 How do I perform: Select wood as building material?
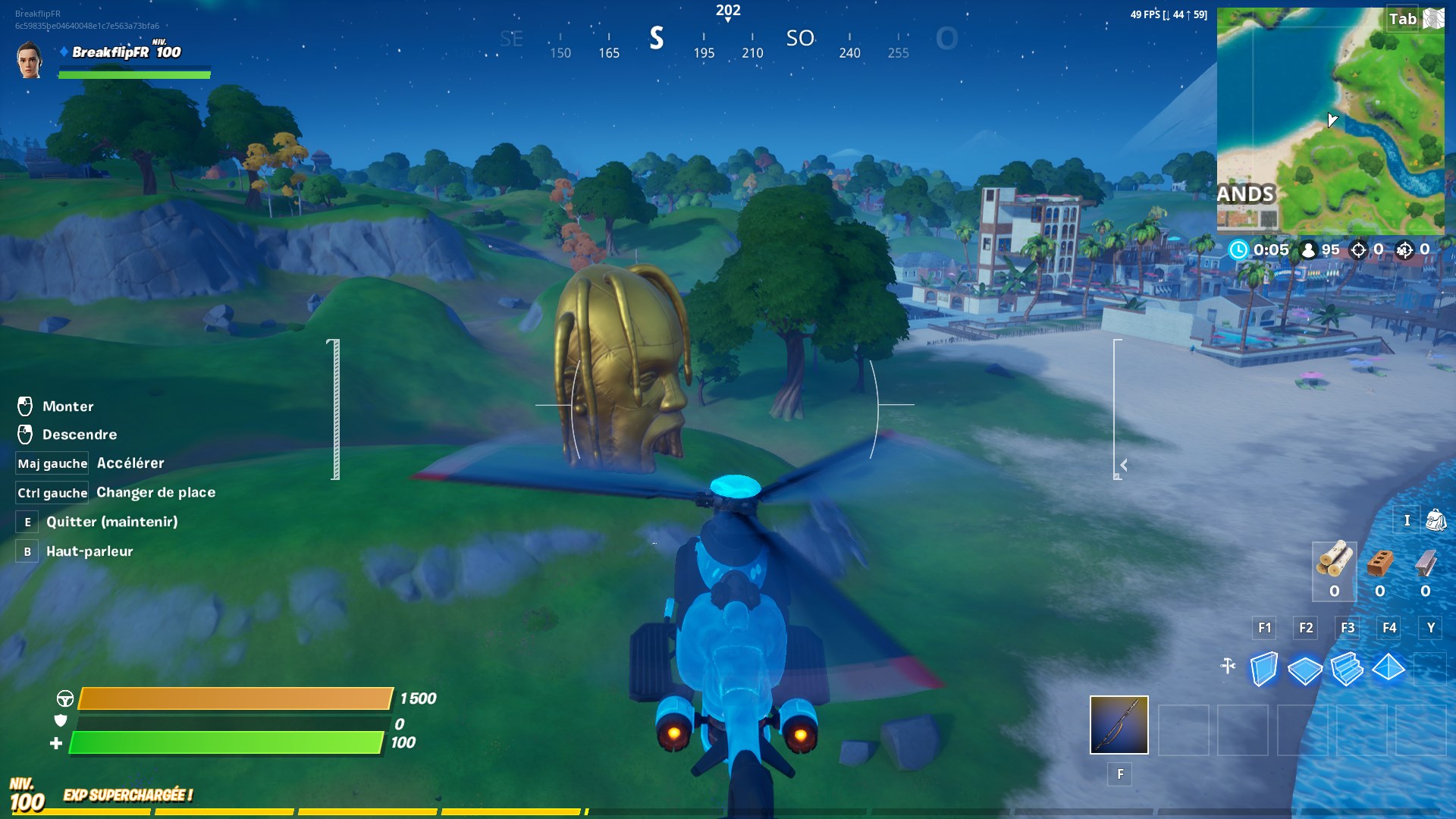[x=1334, y=563]
